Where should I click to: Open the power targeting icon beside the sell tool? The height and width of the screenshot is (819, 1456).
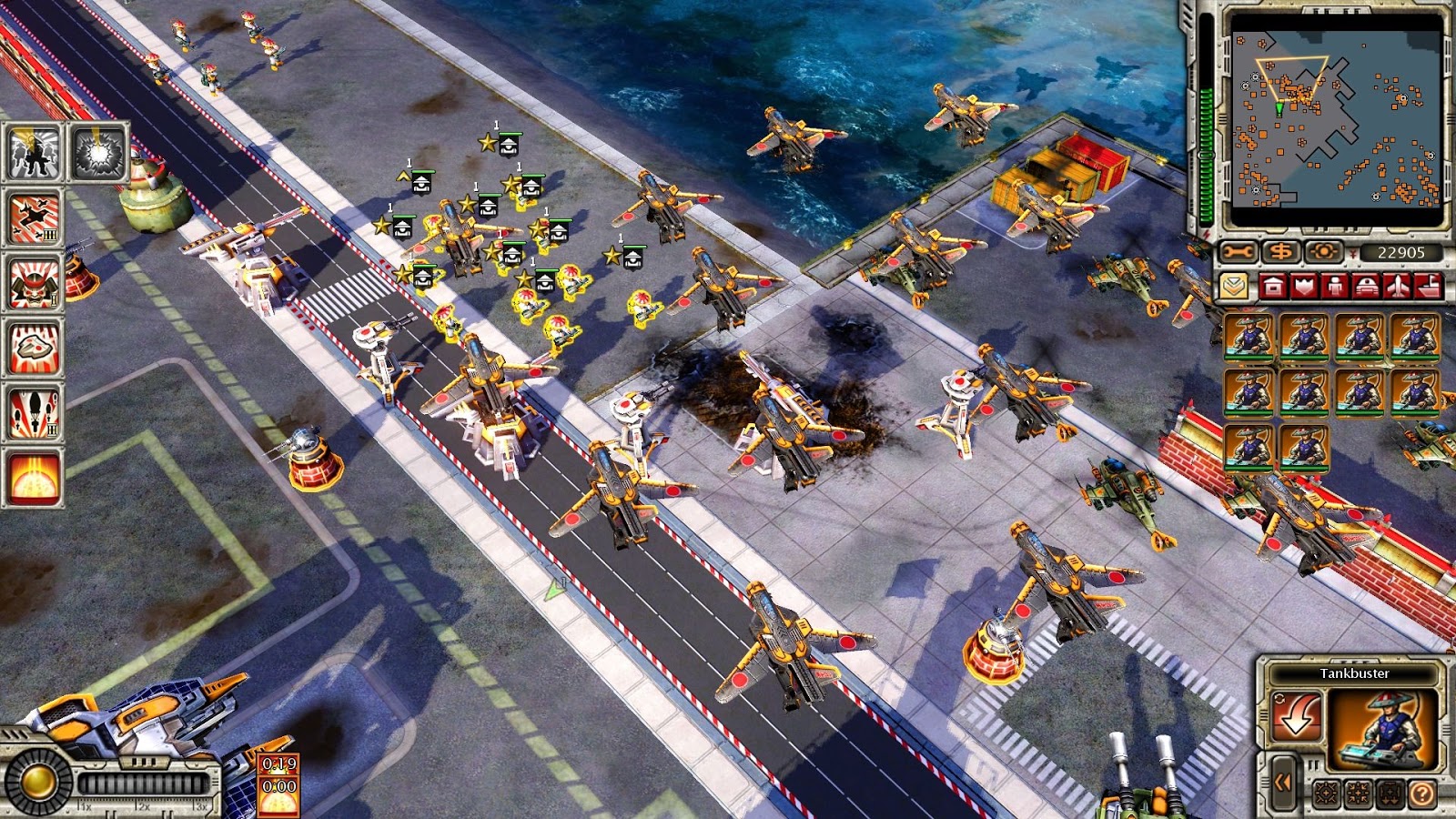tap(1322, 250)
